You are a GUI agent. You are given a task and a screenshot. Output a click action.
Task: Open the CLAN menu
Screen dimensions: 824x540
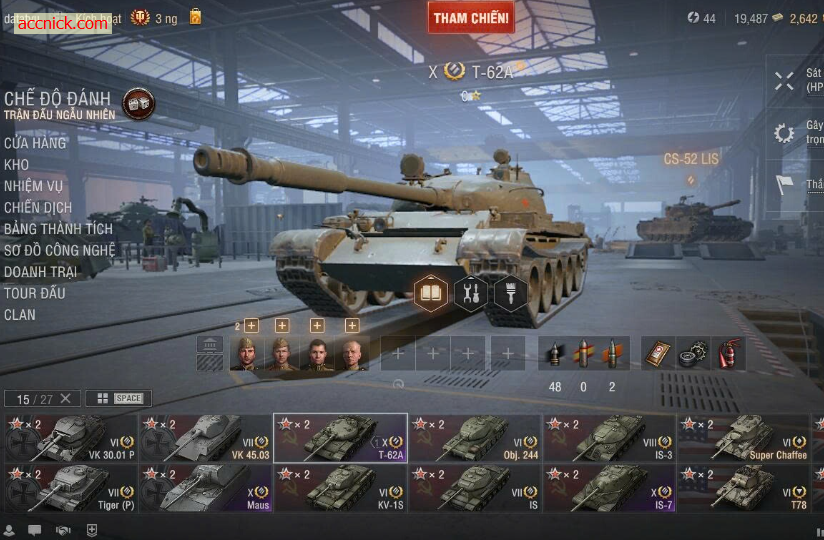pyautogui.click(x=20, y=315)
